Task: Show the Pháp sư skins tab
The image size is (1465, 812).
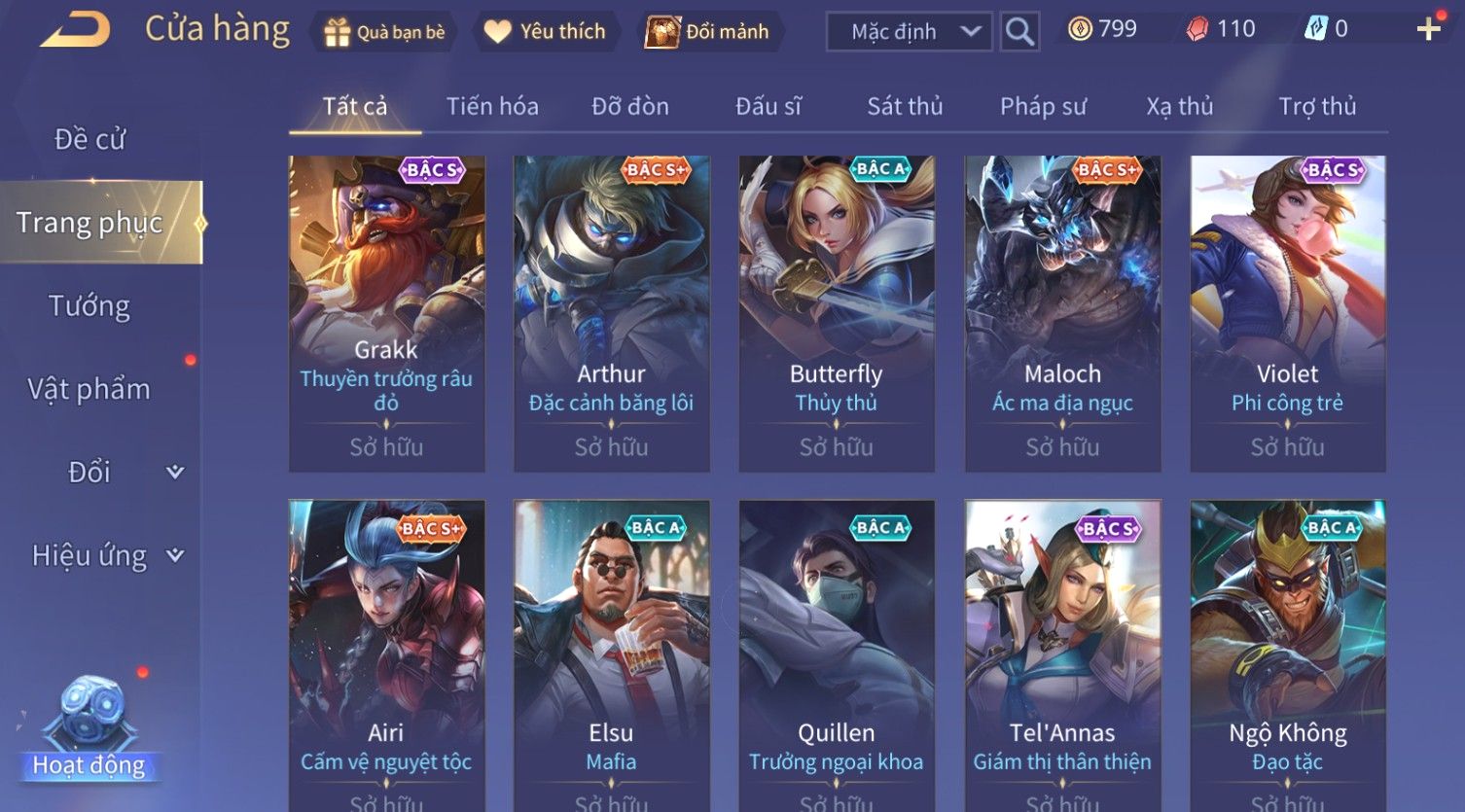Action: point(1043,106)
